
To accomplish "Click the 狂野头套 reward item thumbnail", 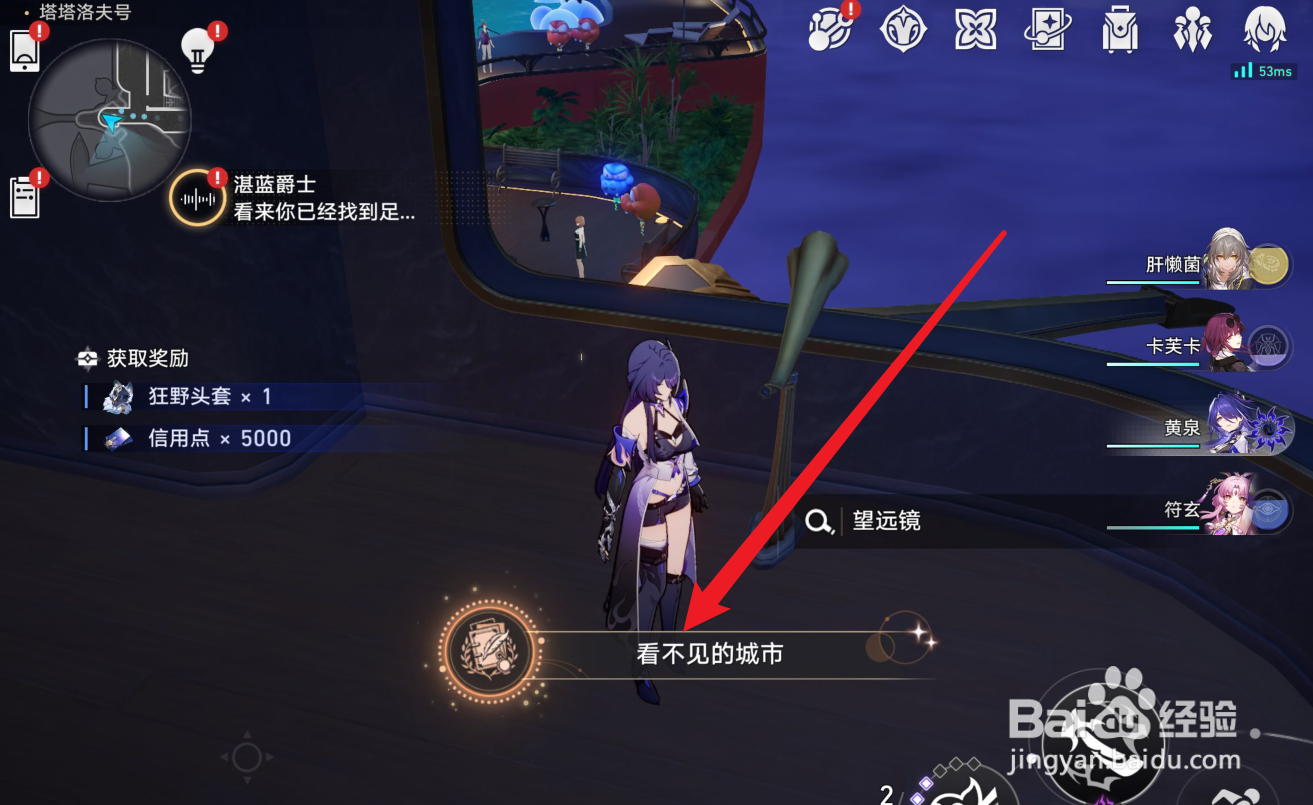I will point(119,396).
